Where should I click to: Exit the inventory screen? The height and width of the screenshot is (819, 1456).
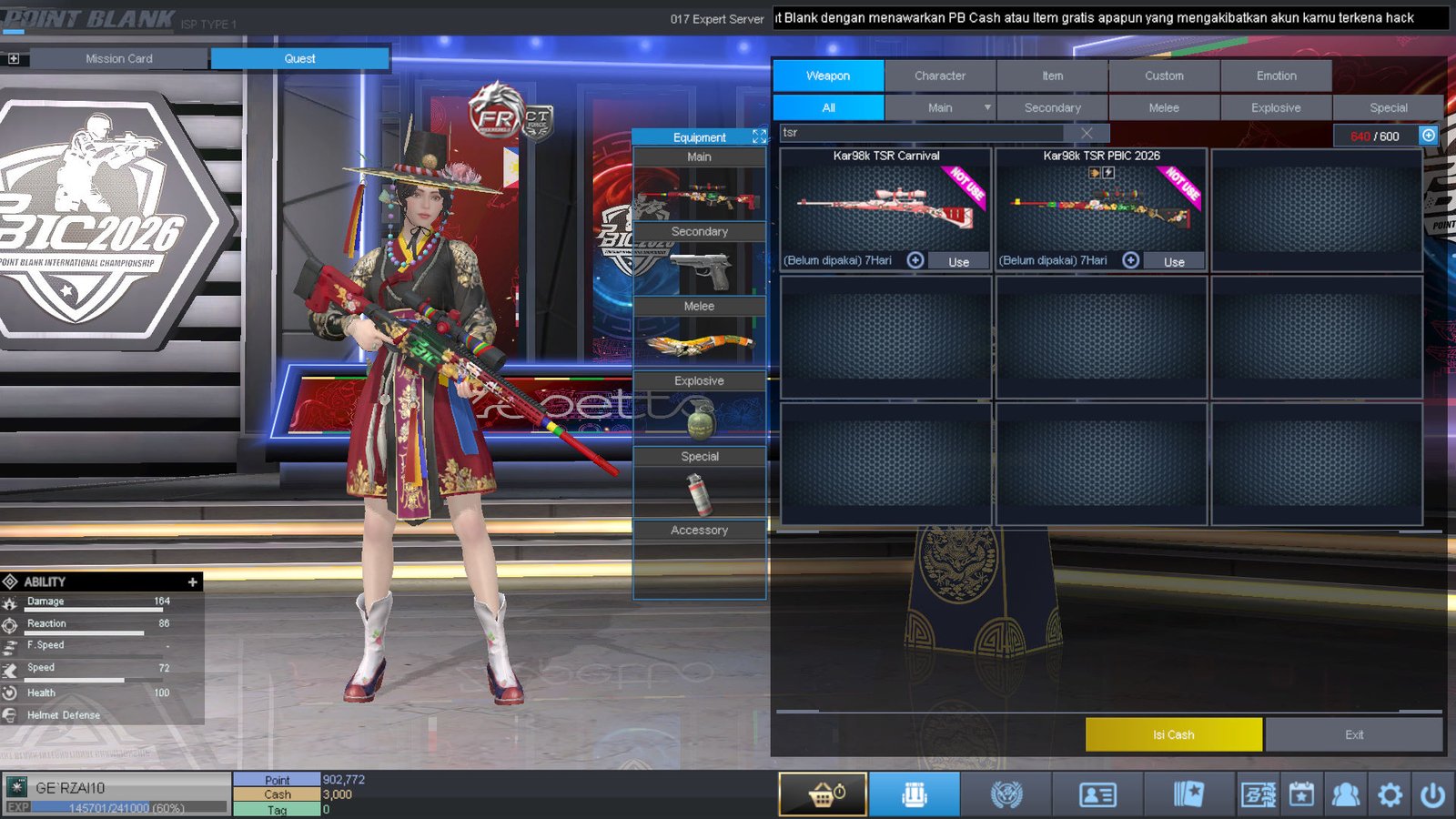pos(1354,734)
